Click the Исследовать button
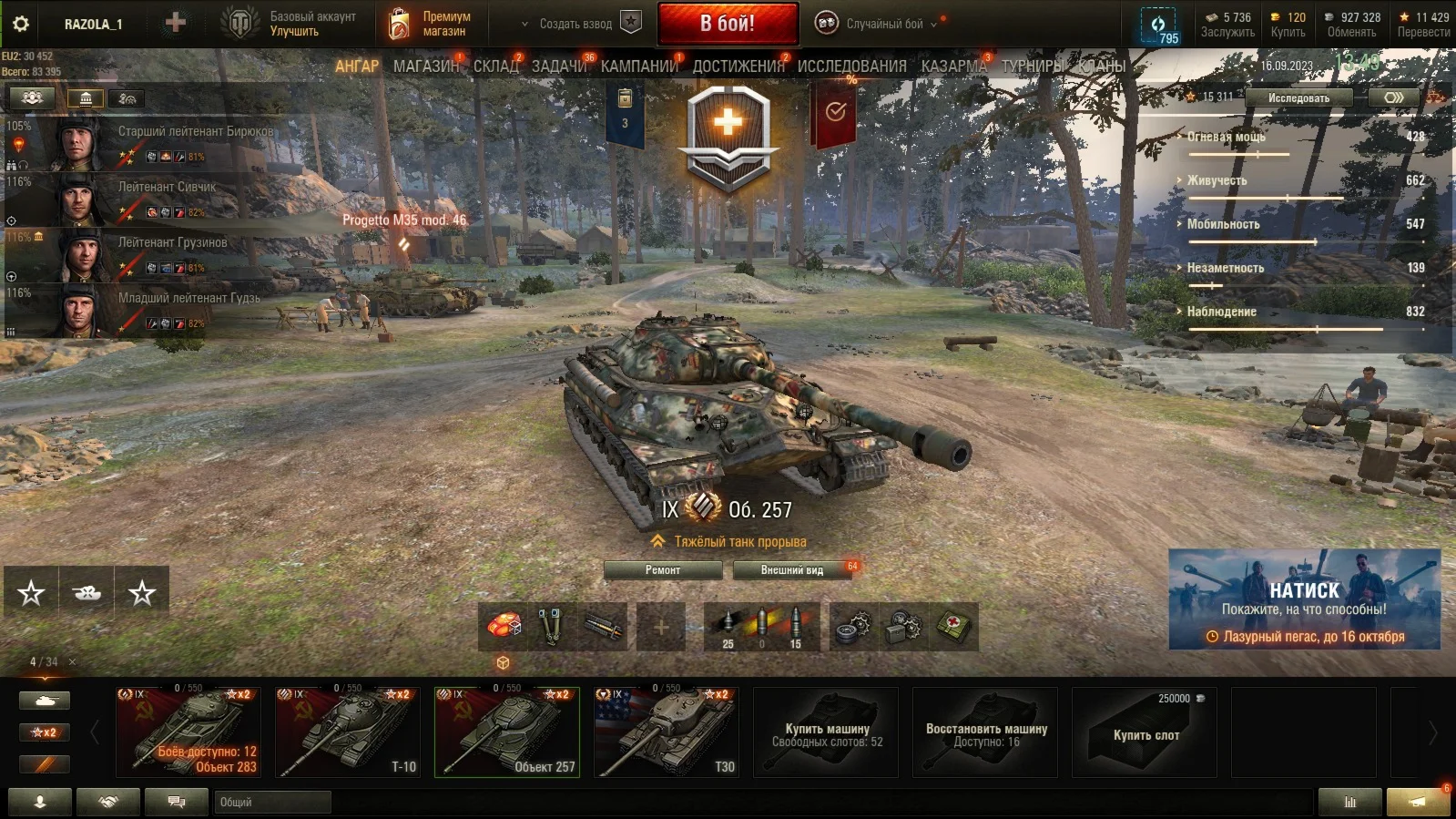Screen dimensions: 1456x819 click(x=1298, y=97)
